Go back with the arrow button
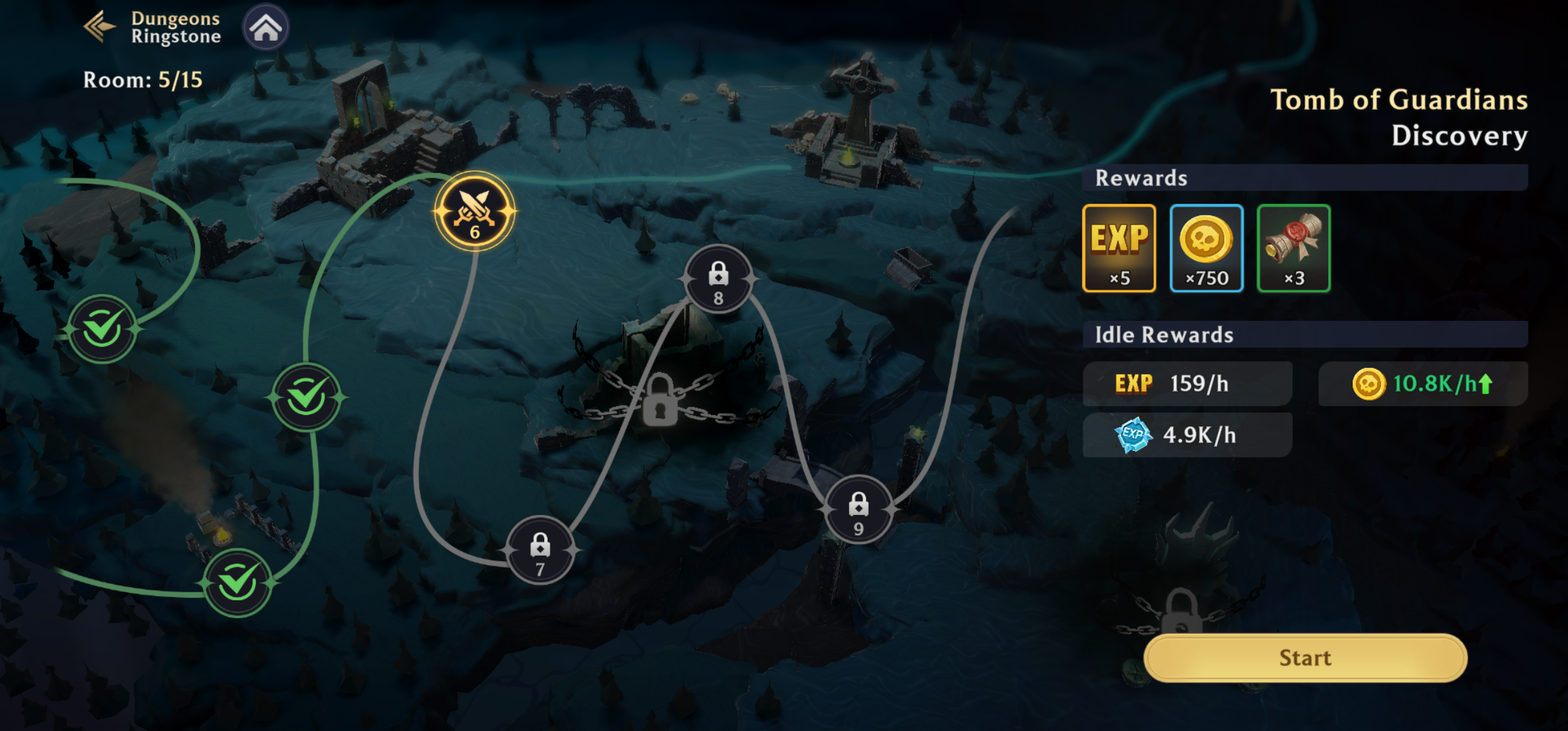The height and width of the screenshot is (731, 1568). [x=100, y=27]
